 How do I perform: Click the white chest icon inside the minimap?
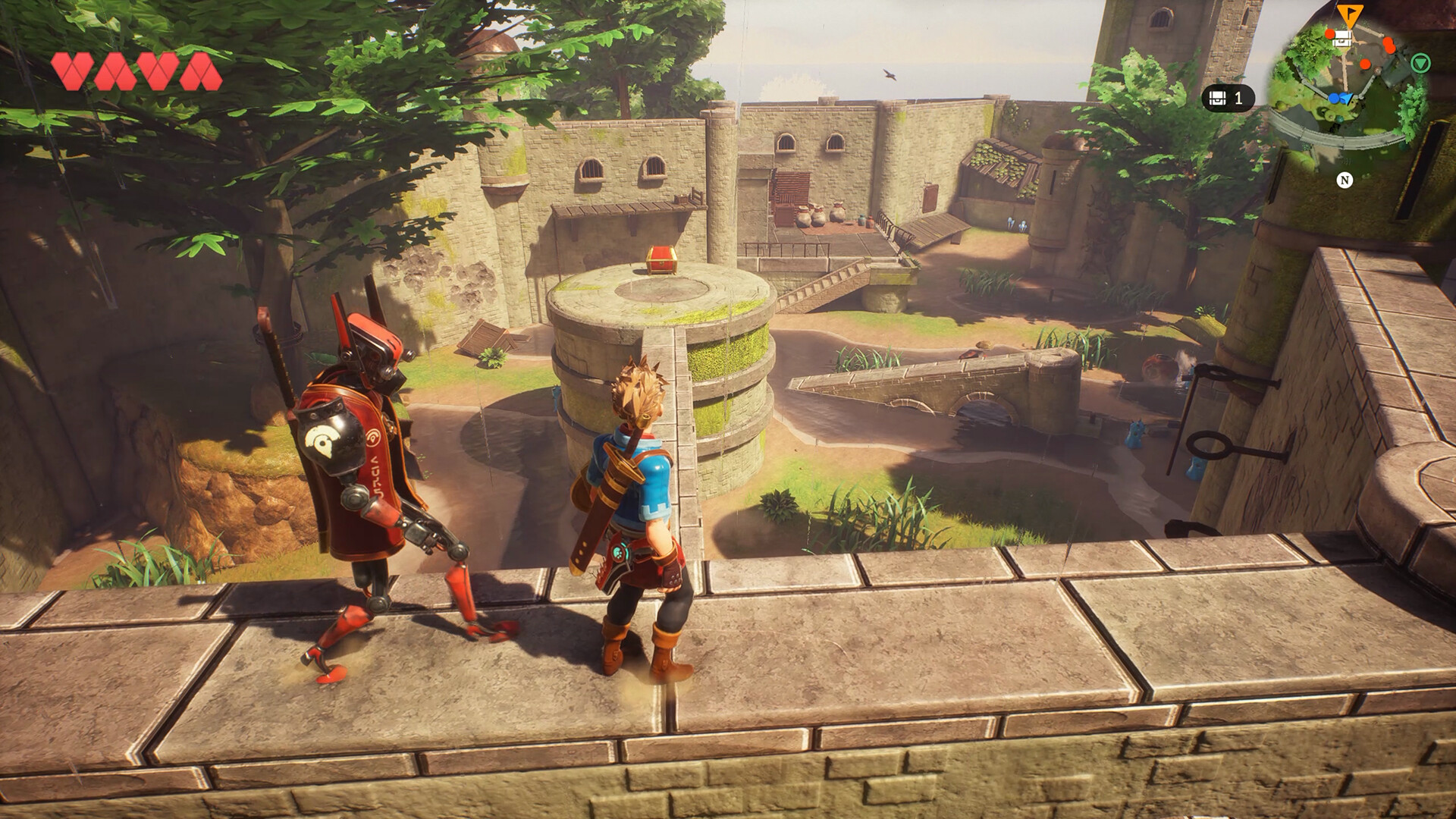pyautogui.click(x=1342, y=39)
